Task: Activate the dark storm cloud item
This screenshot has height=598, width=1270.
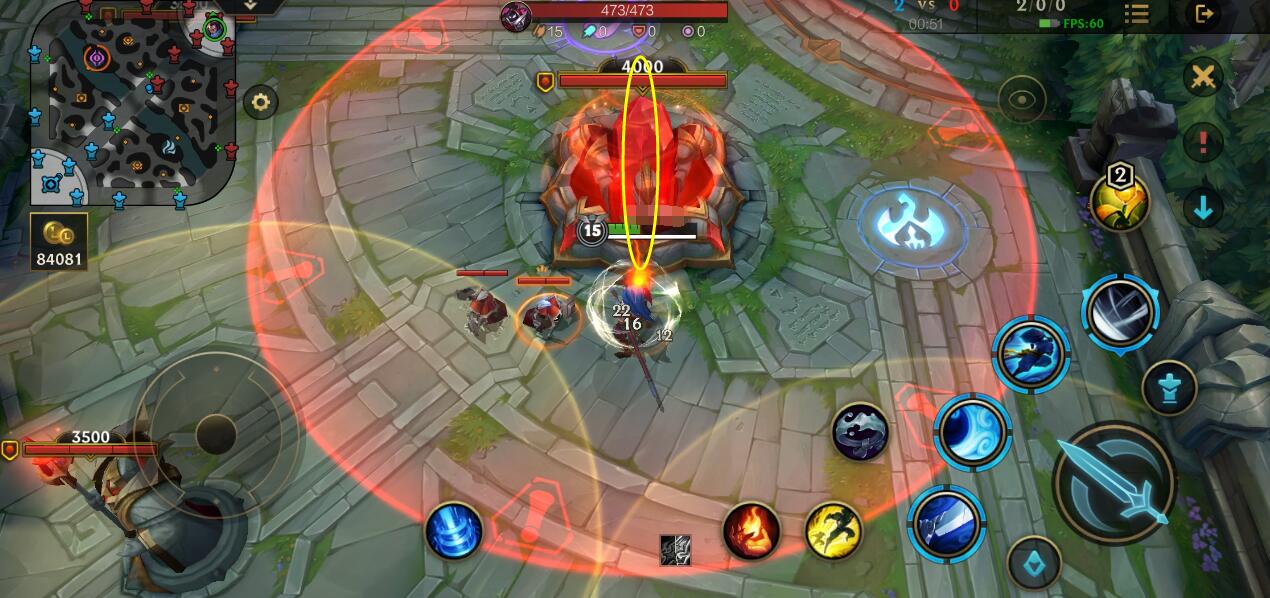Action: 860,431
